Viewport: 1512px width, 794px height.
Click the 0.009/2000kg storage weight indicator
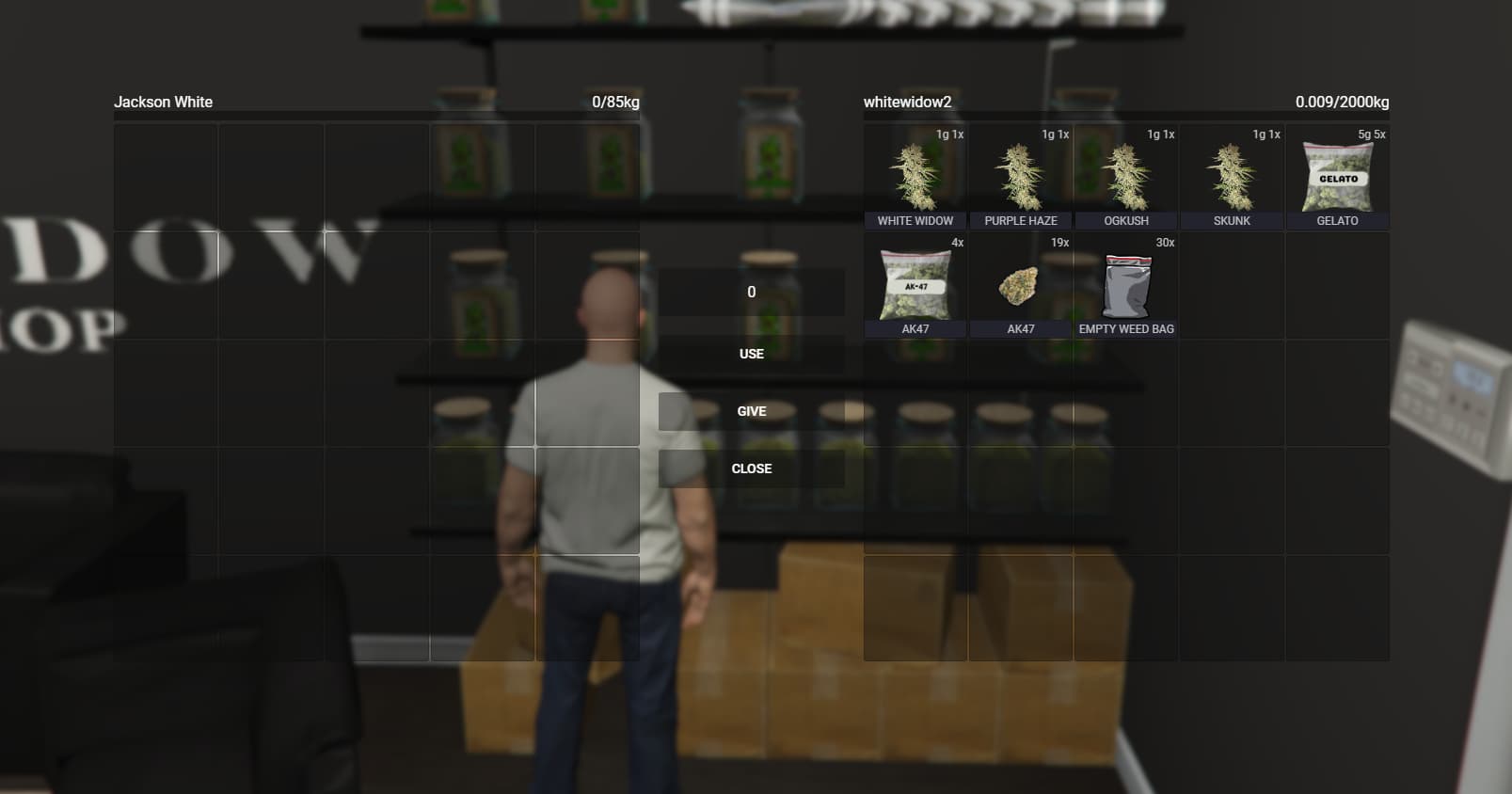click(1340, 101)
